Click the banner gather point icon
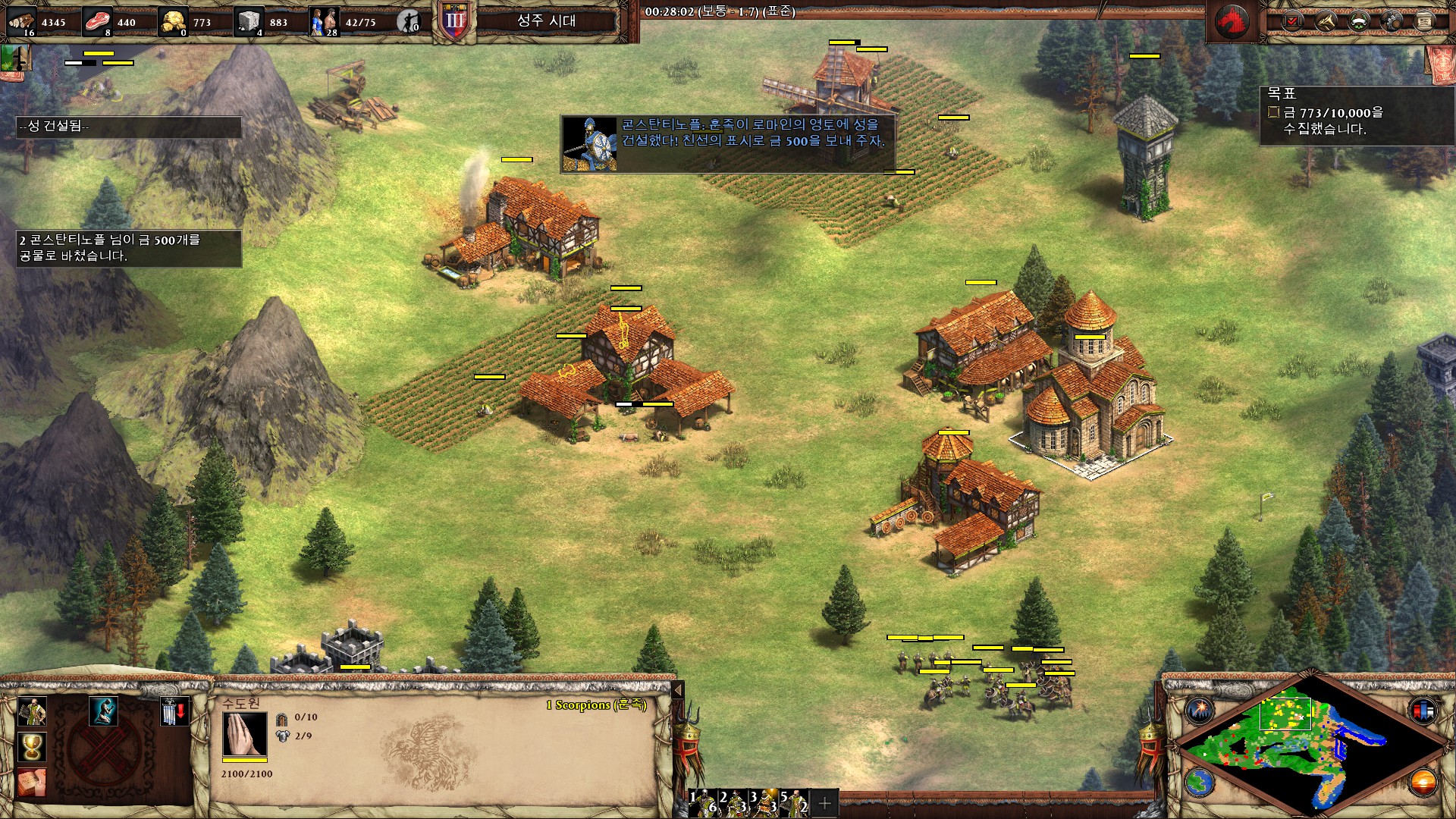This screenshot has height=819, width=1456. (174, 712)
